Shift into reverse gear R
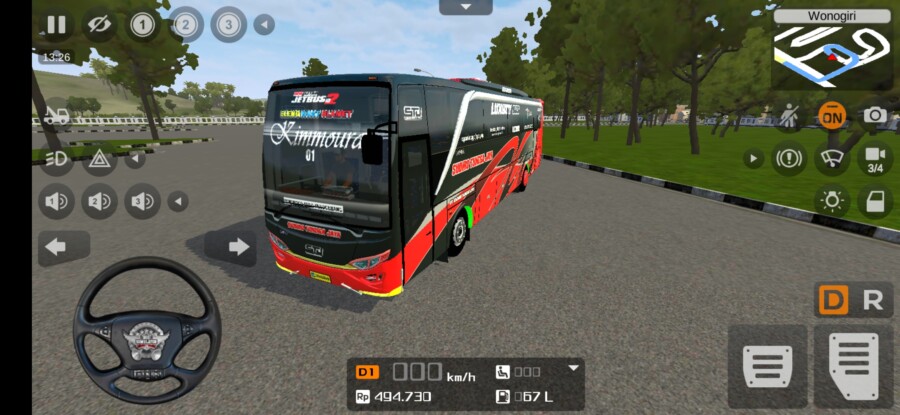This screenshot has width=900, height=415. click(x=873, y=300)
